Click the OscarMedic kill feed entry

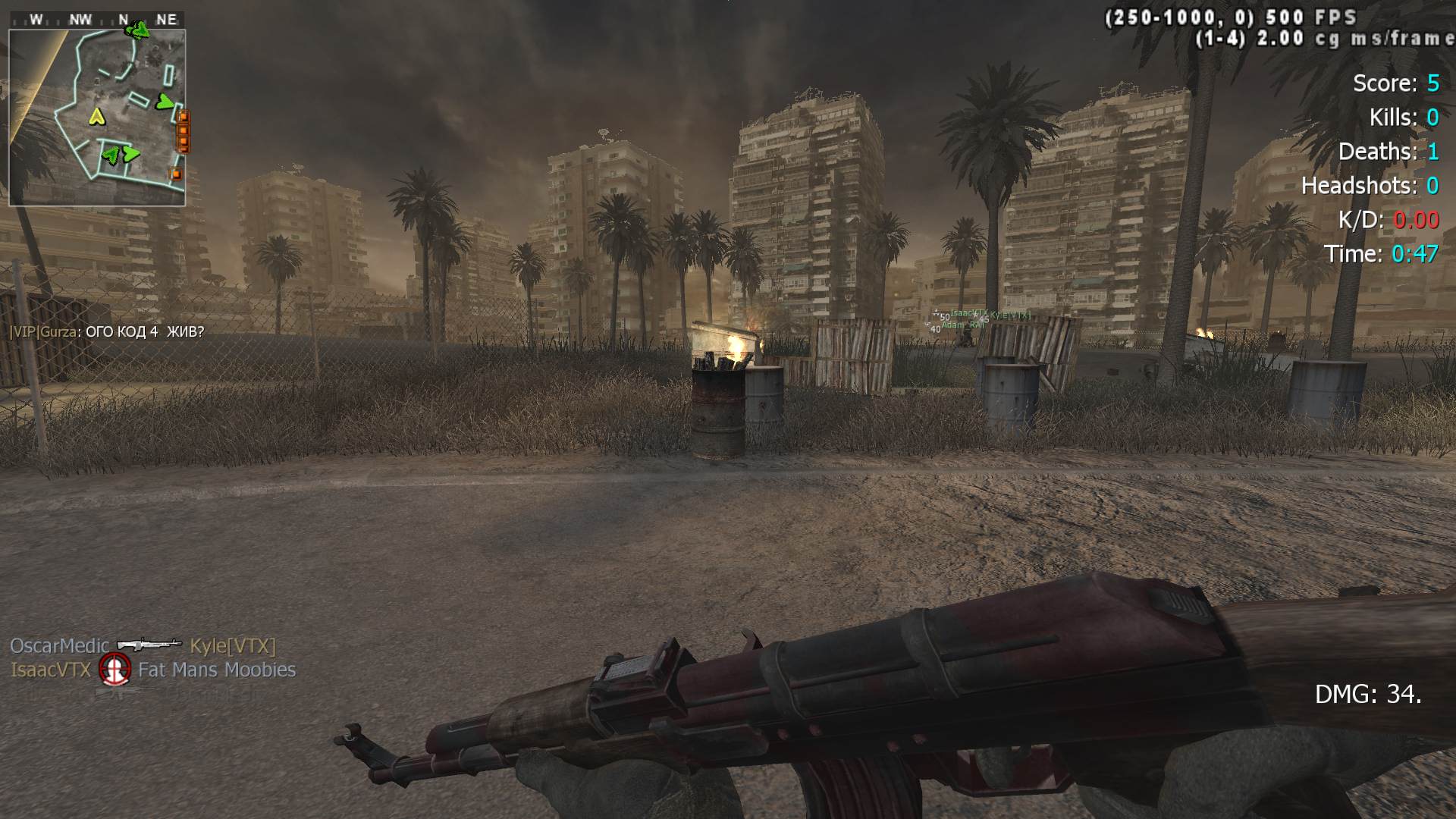pyautogui.click(x=59, y=646)
